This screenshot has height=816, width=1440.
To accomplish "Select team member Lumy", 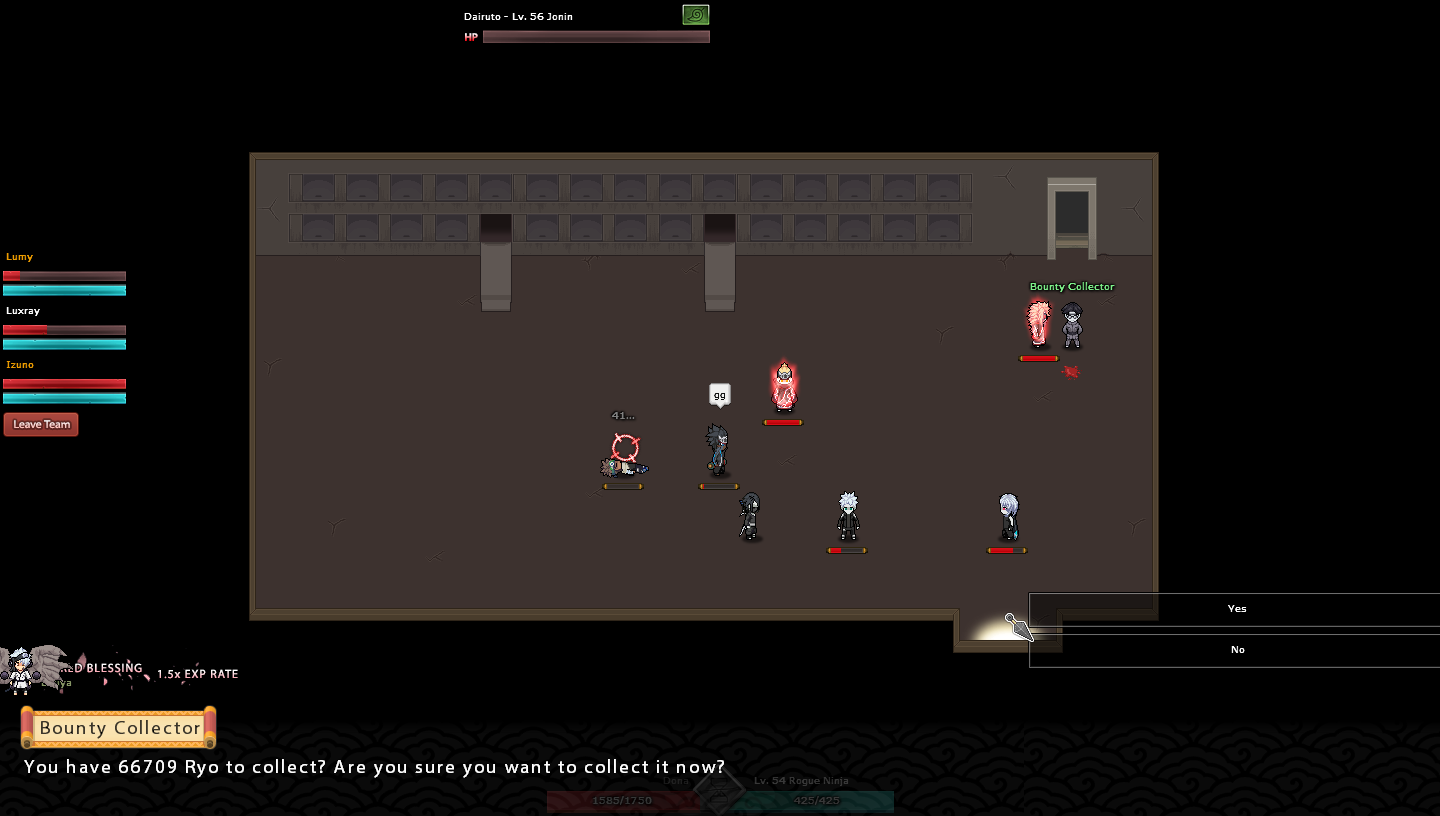I will (x=20, y=257).
